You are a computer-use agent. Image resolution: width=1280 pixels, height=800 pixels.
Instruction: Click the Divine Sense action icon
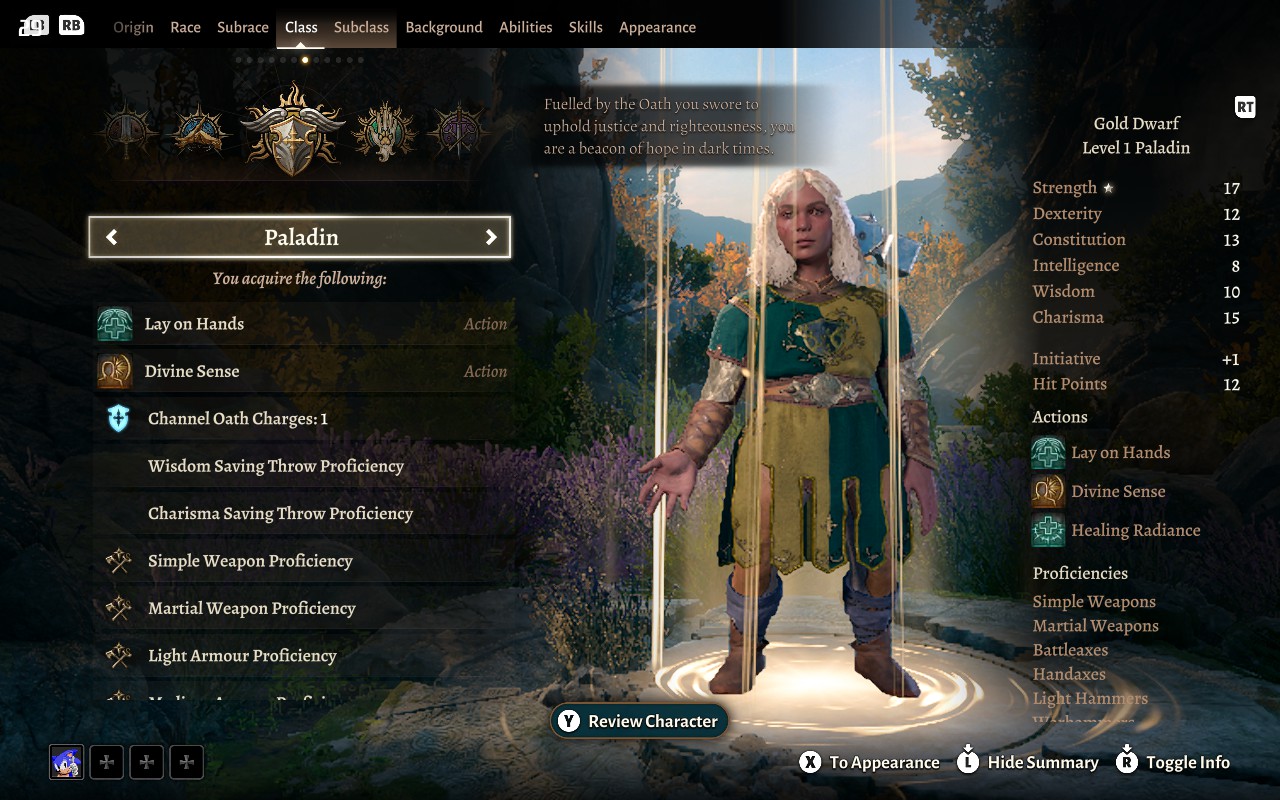(x=115, y=370)
